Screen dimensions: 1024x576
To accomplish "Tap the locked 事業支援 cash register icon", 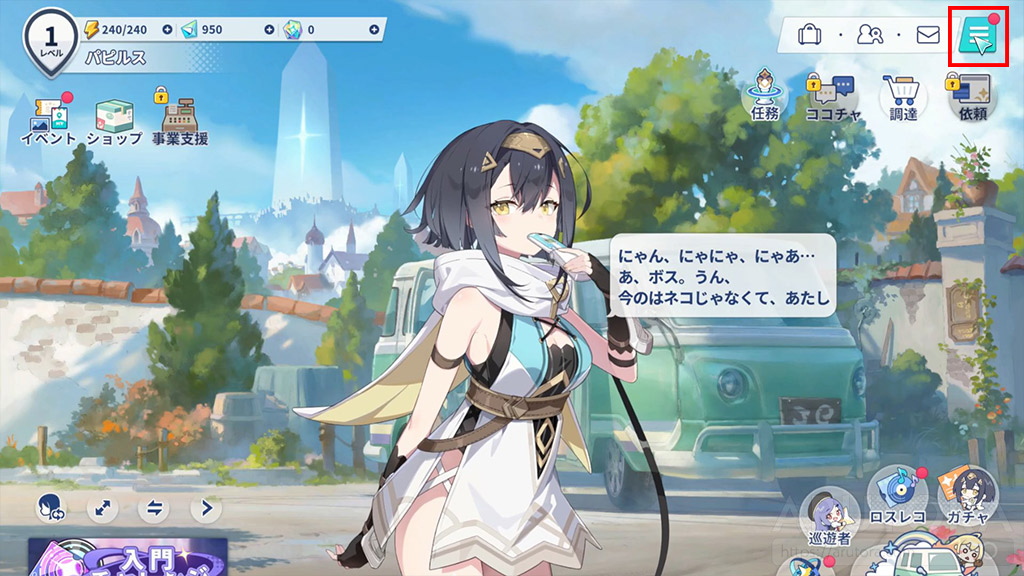I will [x=180, y=120].
